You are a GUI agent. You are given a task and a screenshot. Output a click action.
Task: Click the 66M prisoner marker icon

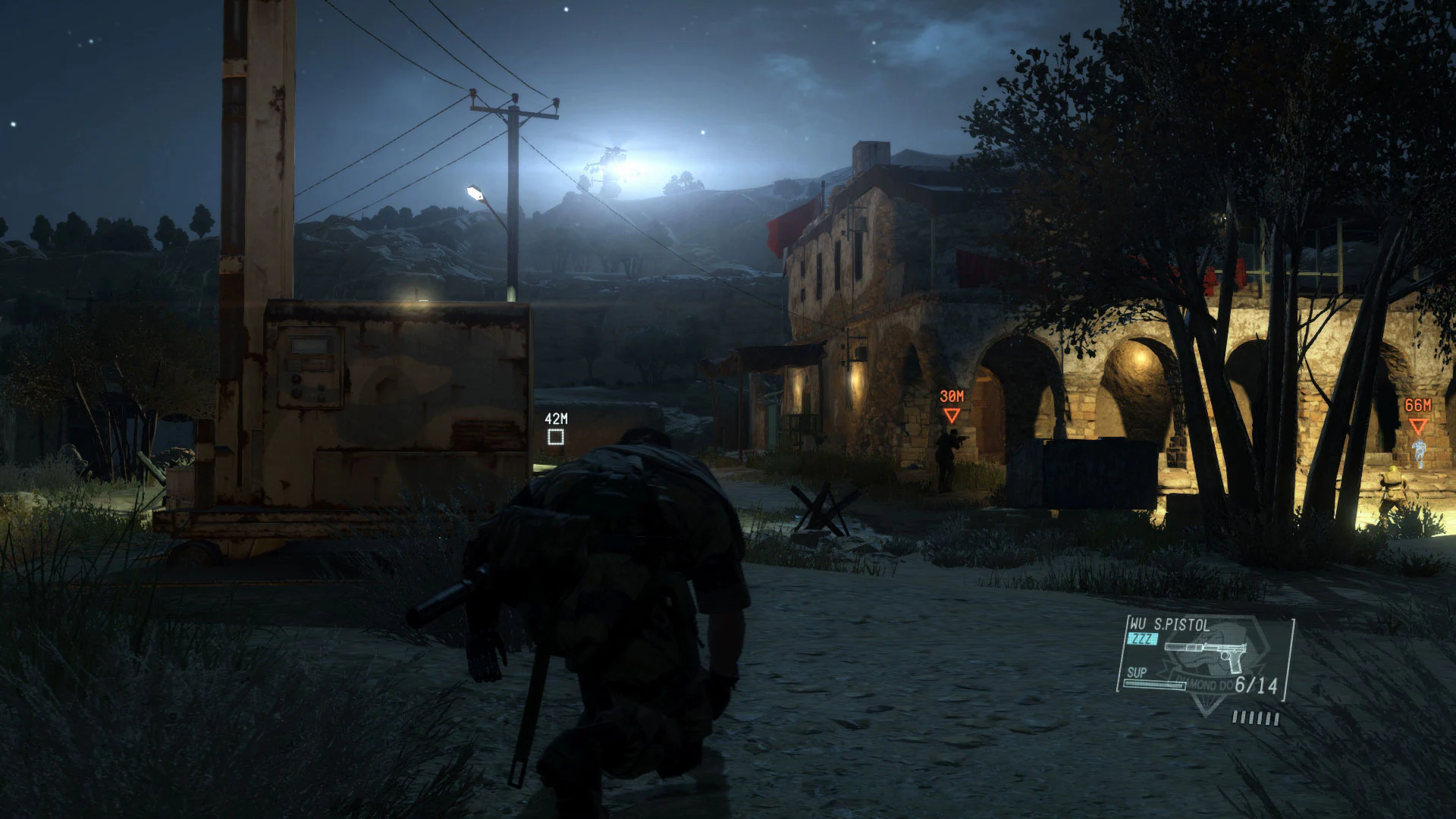click(1418, 425)
